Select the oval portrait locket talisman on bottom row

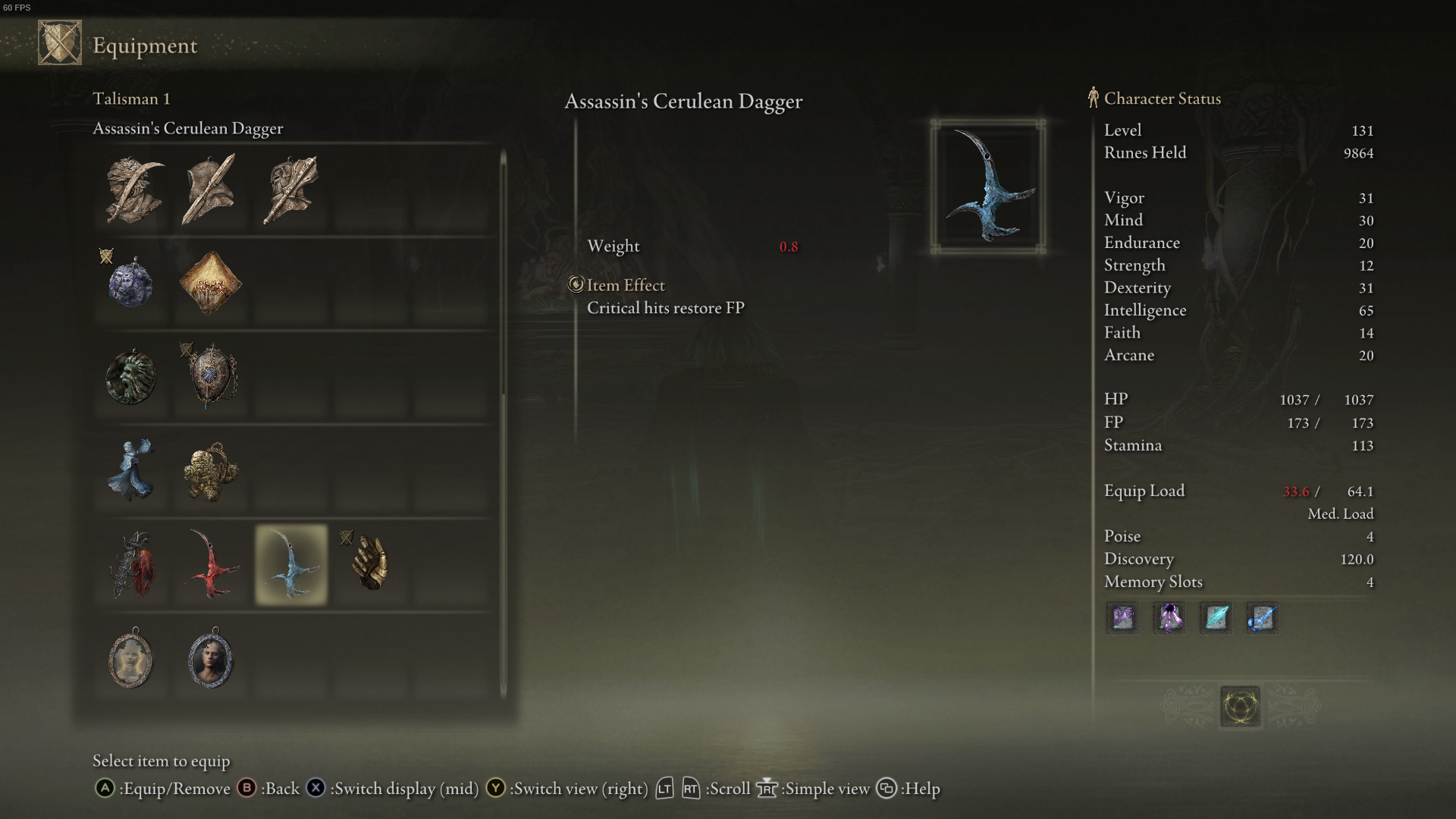(x=131, y=660)
